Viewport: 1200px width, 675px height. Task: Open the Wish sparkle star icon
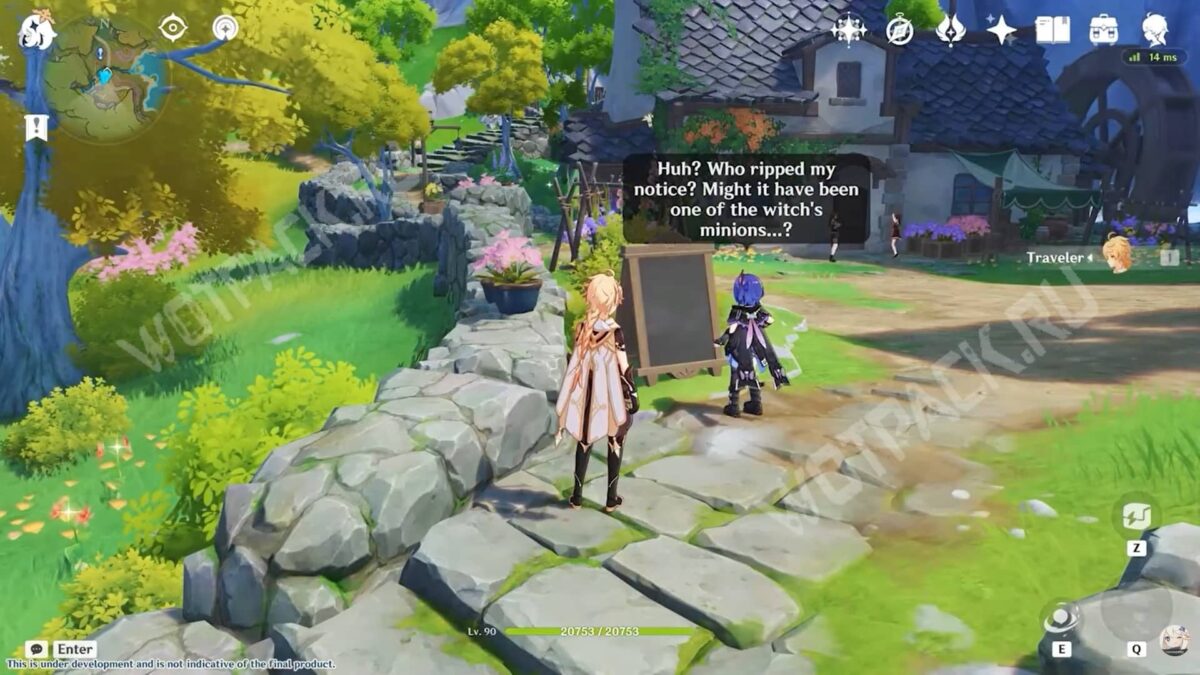(x=1001, y=30)
